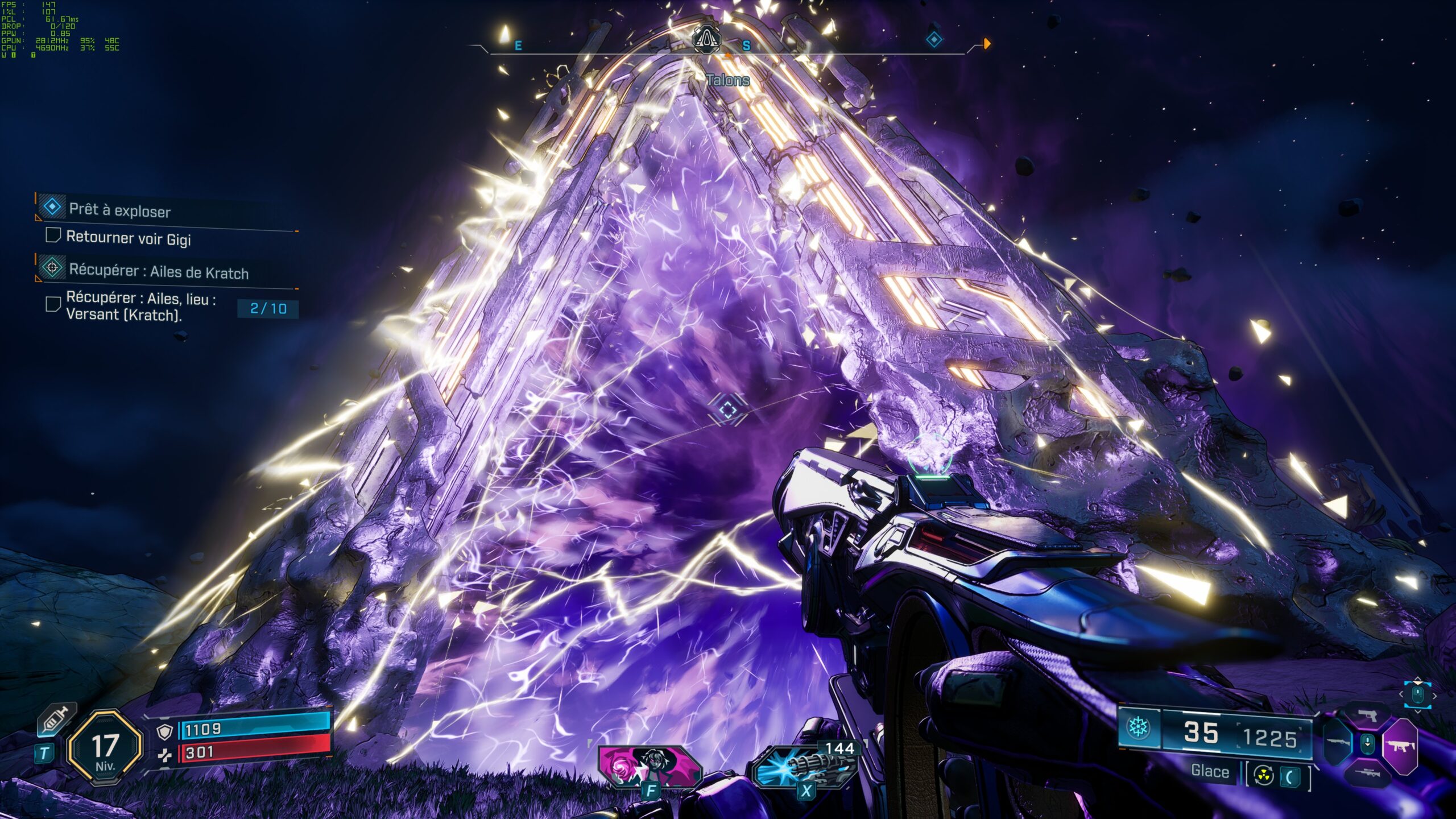Click the 'Retourner voir Gigi' objective checkbox
This screenshot has width=1456, height=819.
53,235
